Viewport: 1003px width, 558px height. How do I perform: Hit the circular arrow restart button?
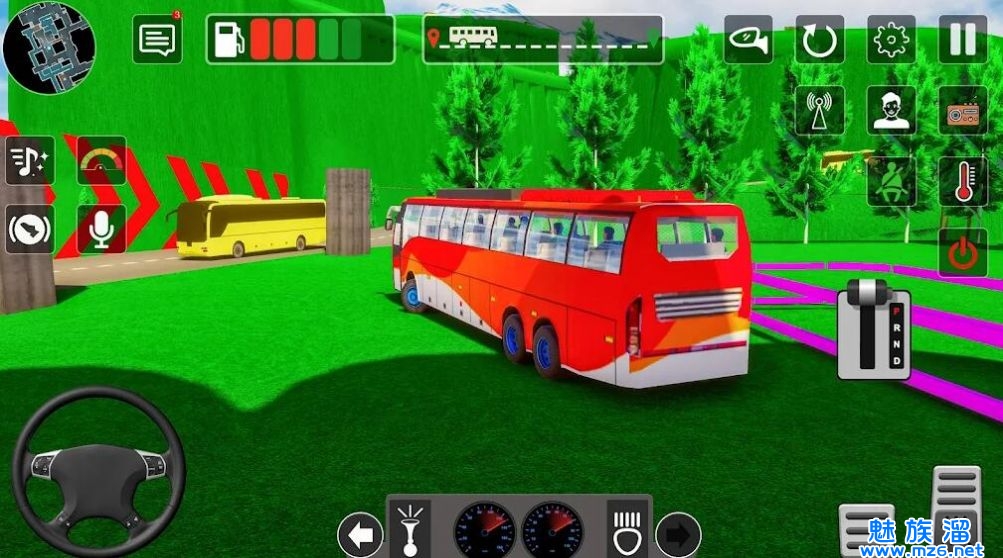[x=820, y=41]
